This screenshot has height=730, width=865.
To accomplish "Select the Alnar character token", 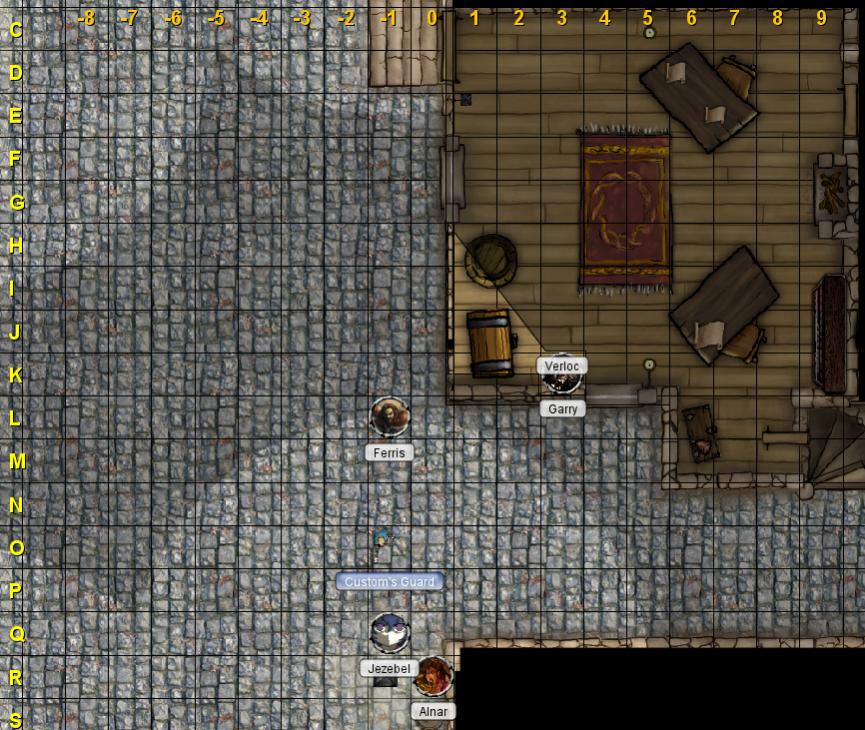I will [x=433, y=676].
